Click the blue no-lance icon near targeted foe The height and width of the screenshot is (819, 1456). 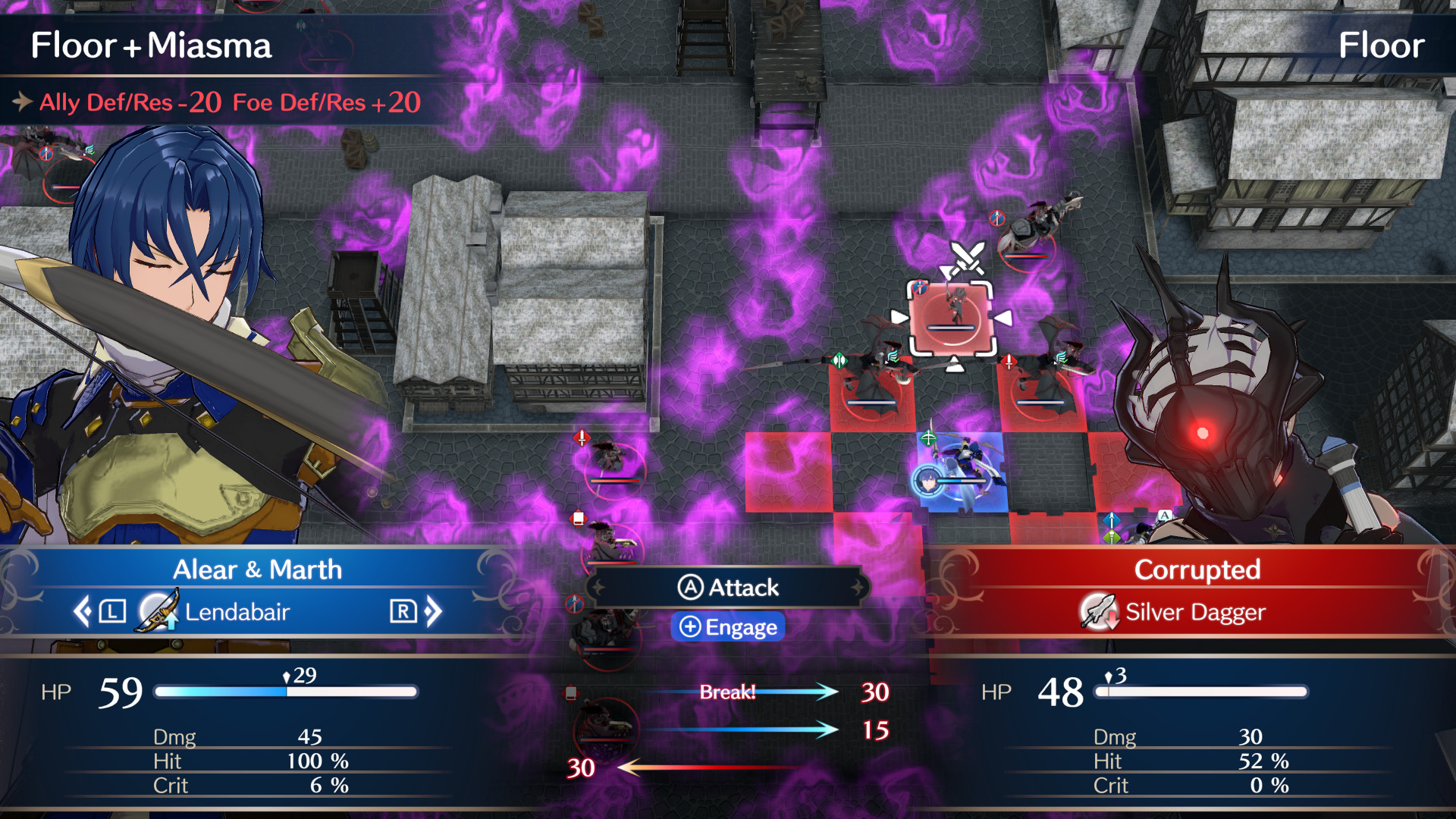918,287
